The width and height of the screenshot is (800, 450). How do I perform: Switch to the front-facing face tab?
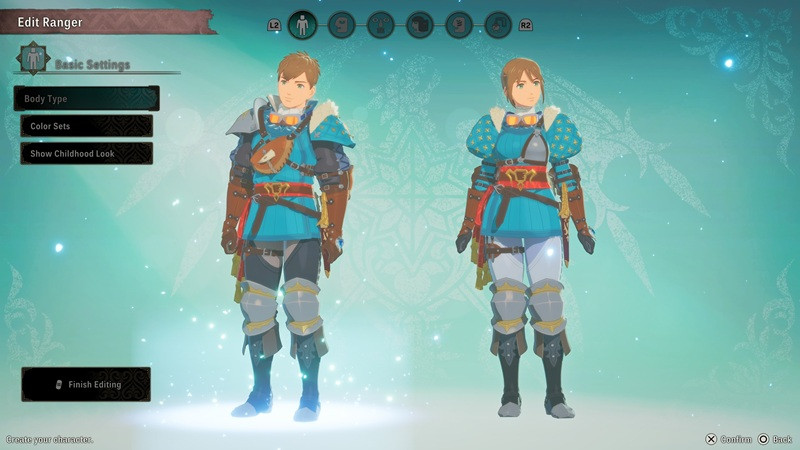(x=381, y=25)
